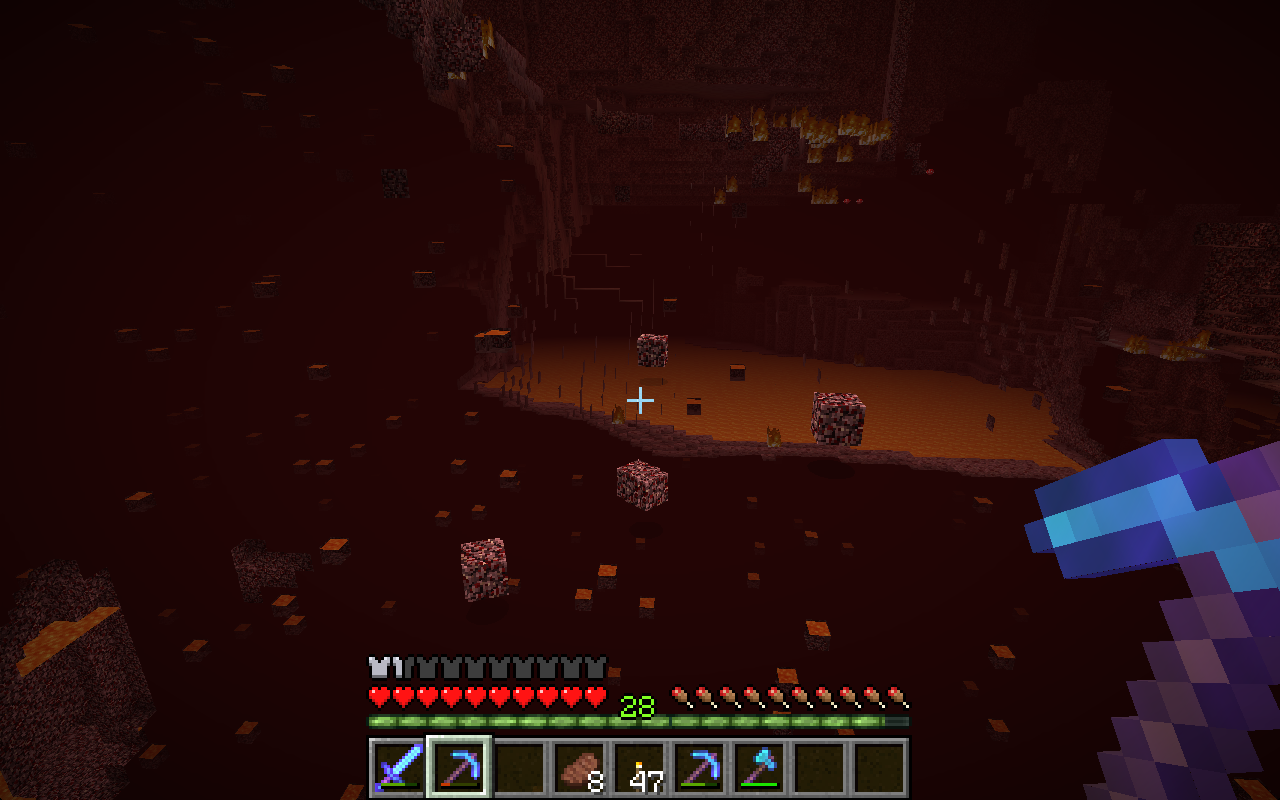Image resolution: width=1280 pixels, height=800 pixels.
Task: Equip the diamond axe hotbar slot
Action: tap(758, 768)
